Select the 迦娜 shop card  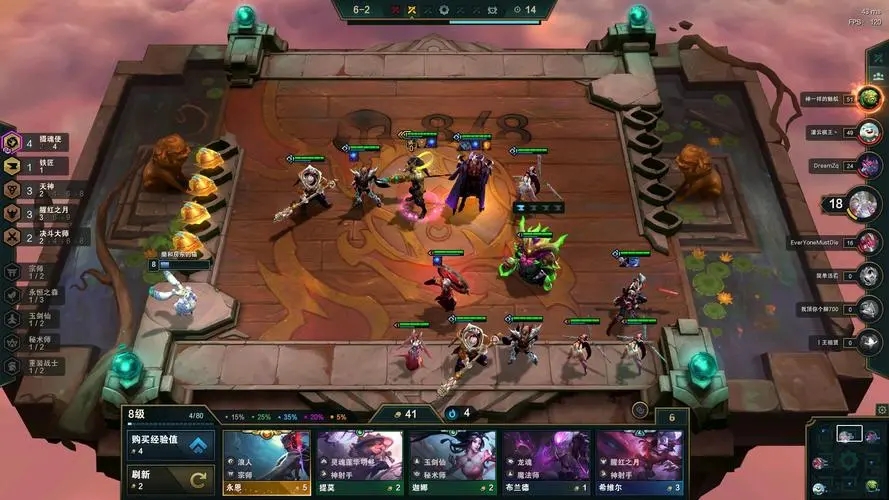pos(453,463)
